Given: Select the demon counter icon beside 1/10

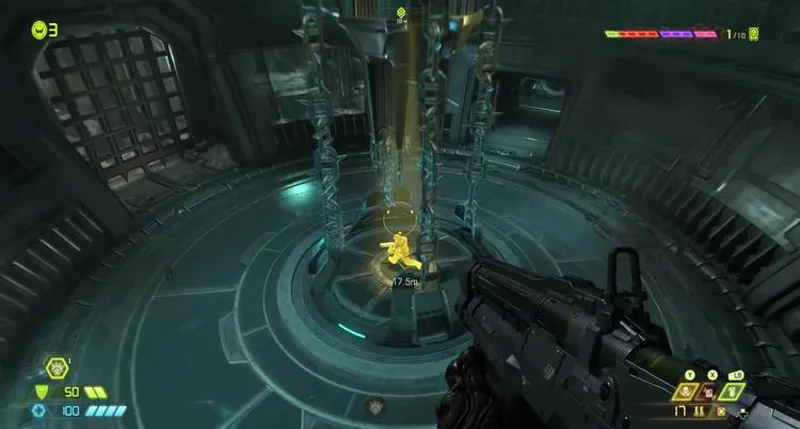Looking at the screenshot, I should [753, 34].
